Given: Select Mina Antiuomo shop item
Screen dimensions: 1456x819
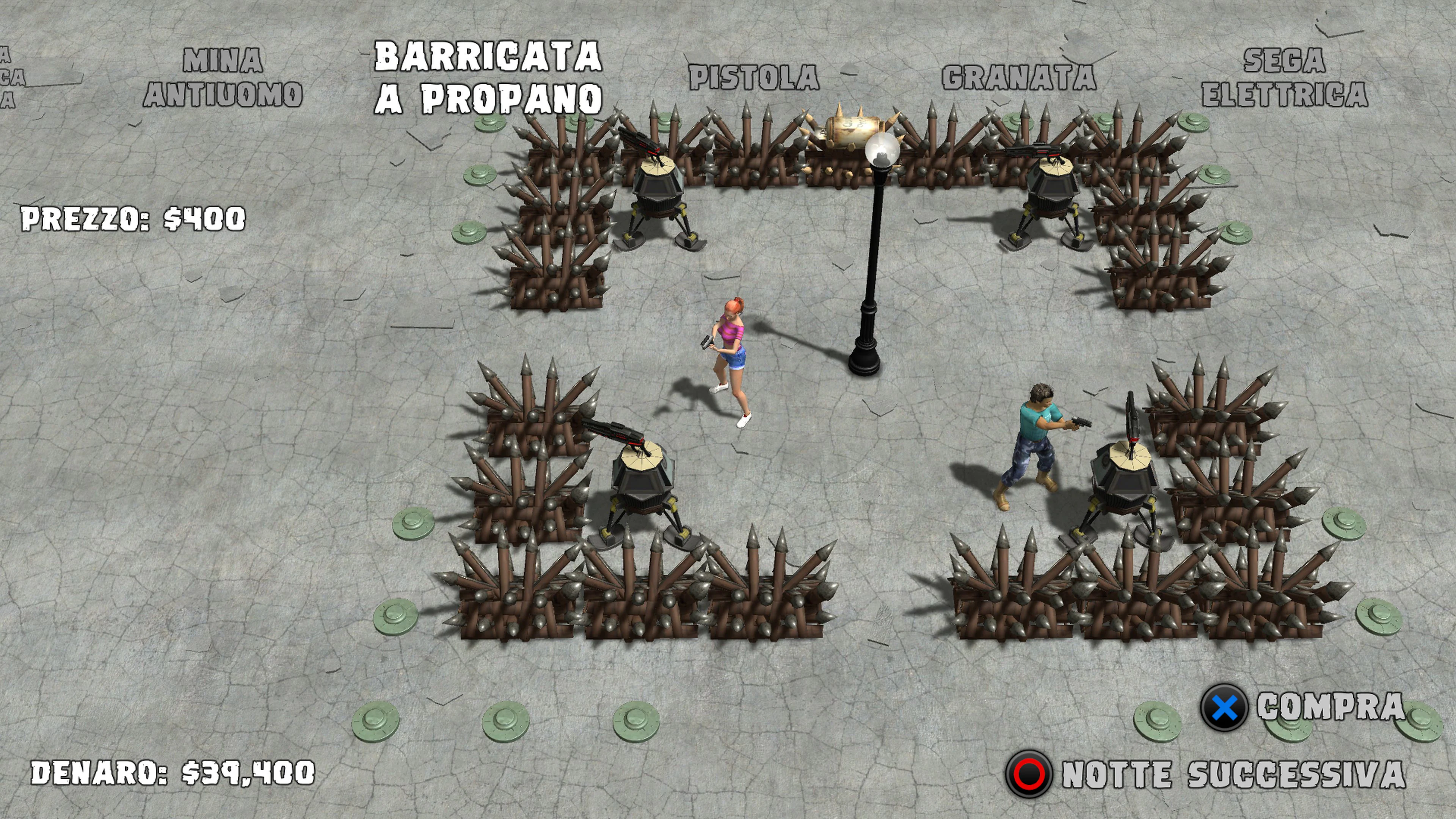Looking at the screenshot, I should pyautogui.click(x=223, y=77).
